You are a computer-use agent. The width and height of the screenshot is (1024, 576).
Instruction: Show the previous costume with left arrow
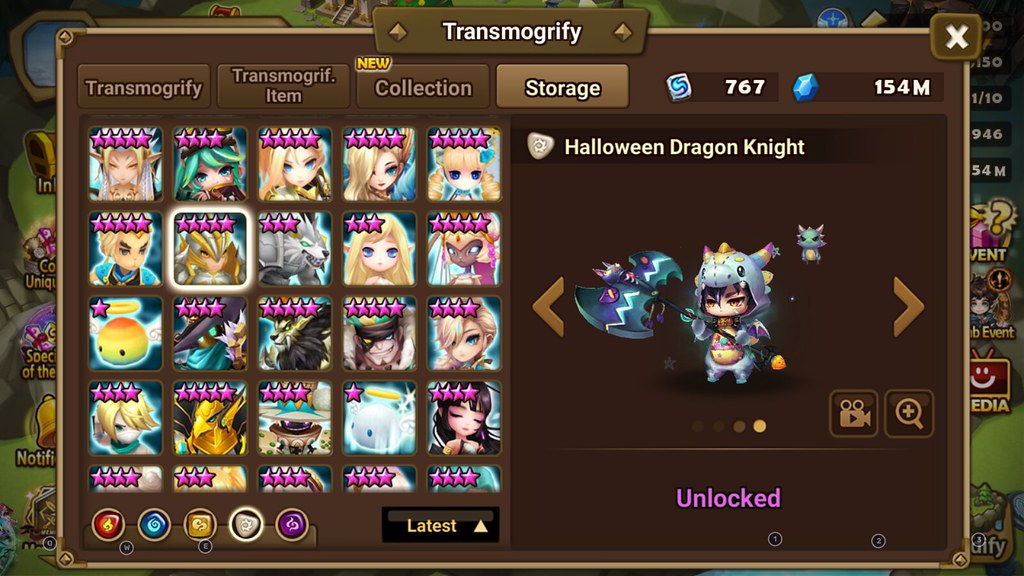tap(549, 307)
